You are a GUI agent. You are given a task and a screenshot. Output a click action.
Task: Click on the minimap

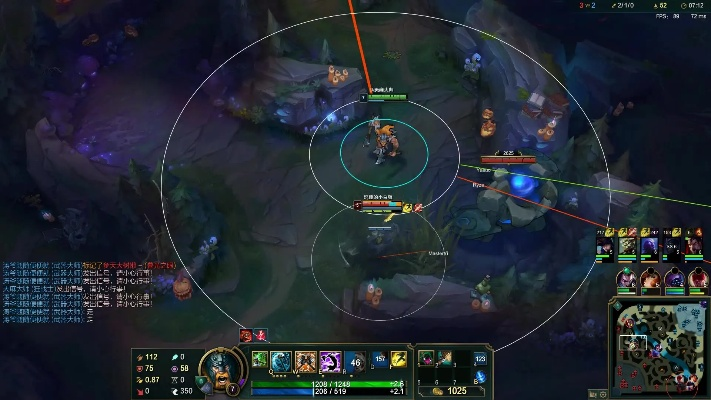(x=658, y=347)
